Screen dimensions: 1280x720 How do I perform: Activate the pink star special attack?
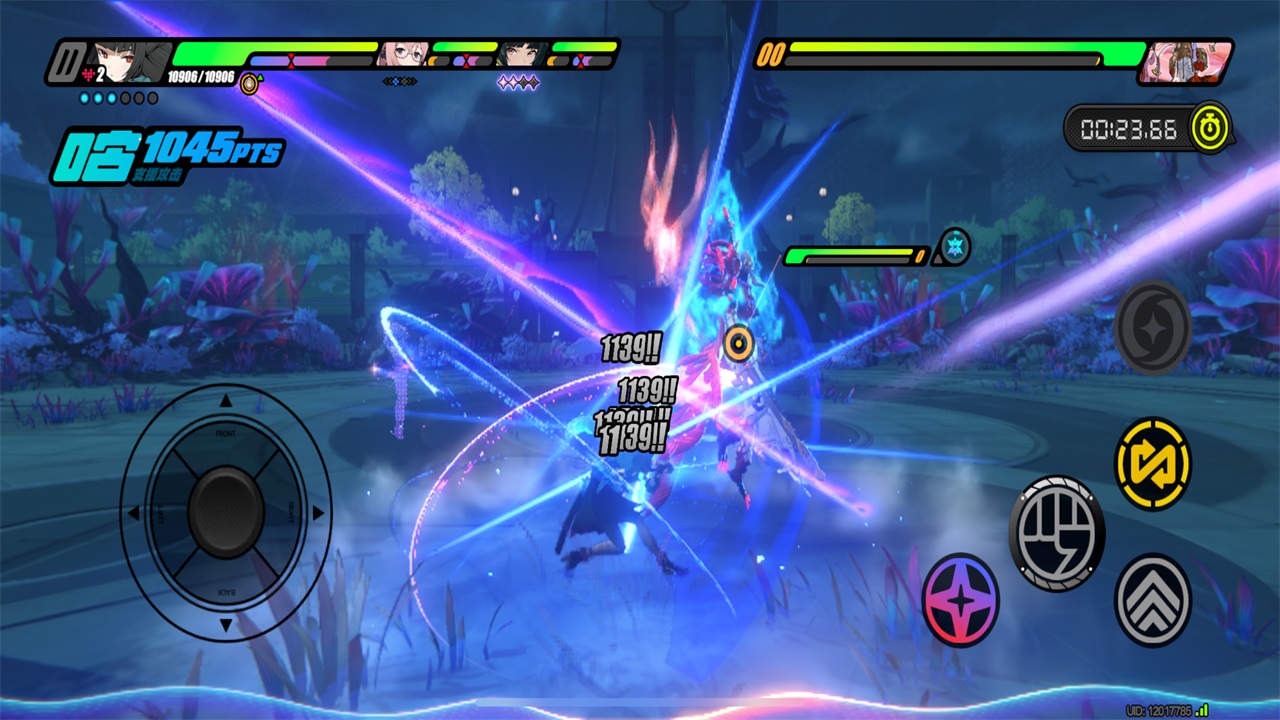960,599
